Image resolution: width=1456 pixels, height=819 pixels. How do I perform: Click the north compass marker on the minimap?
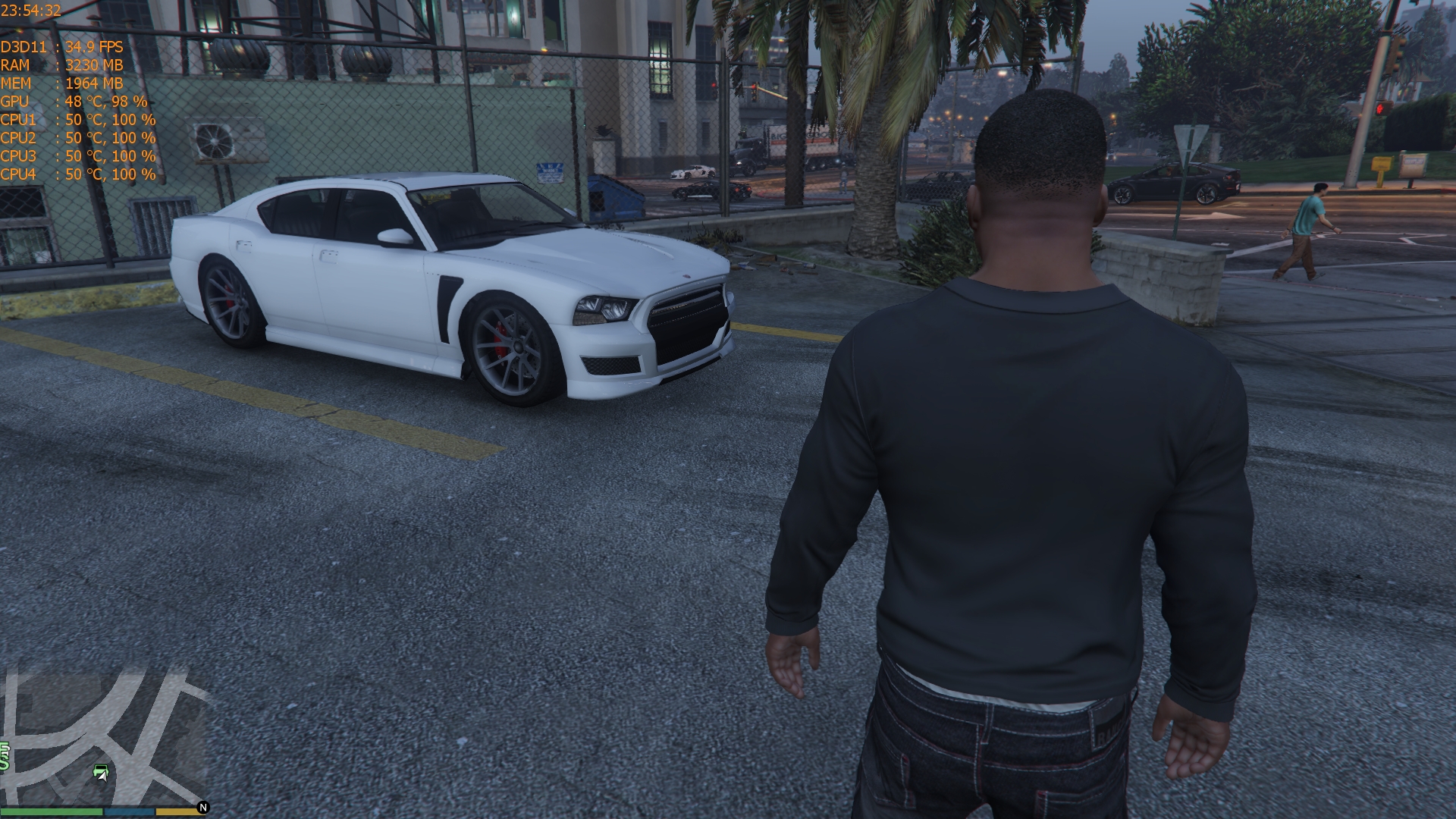click(203, 808)
